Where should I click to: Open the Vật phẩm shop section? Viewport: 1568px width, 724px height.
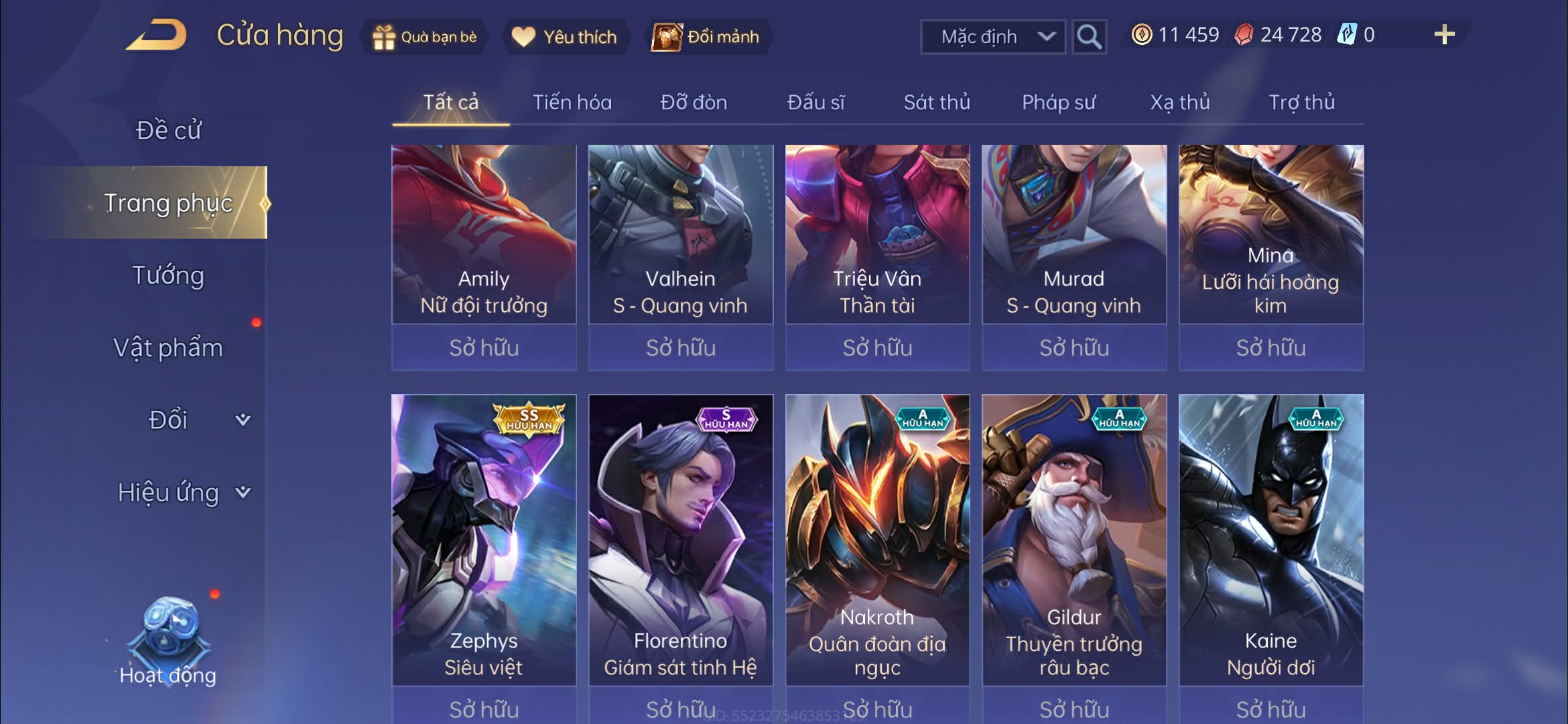168,348
